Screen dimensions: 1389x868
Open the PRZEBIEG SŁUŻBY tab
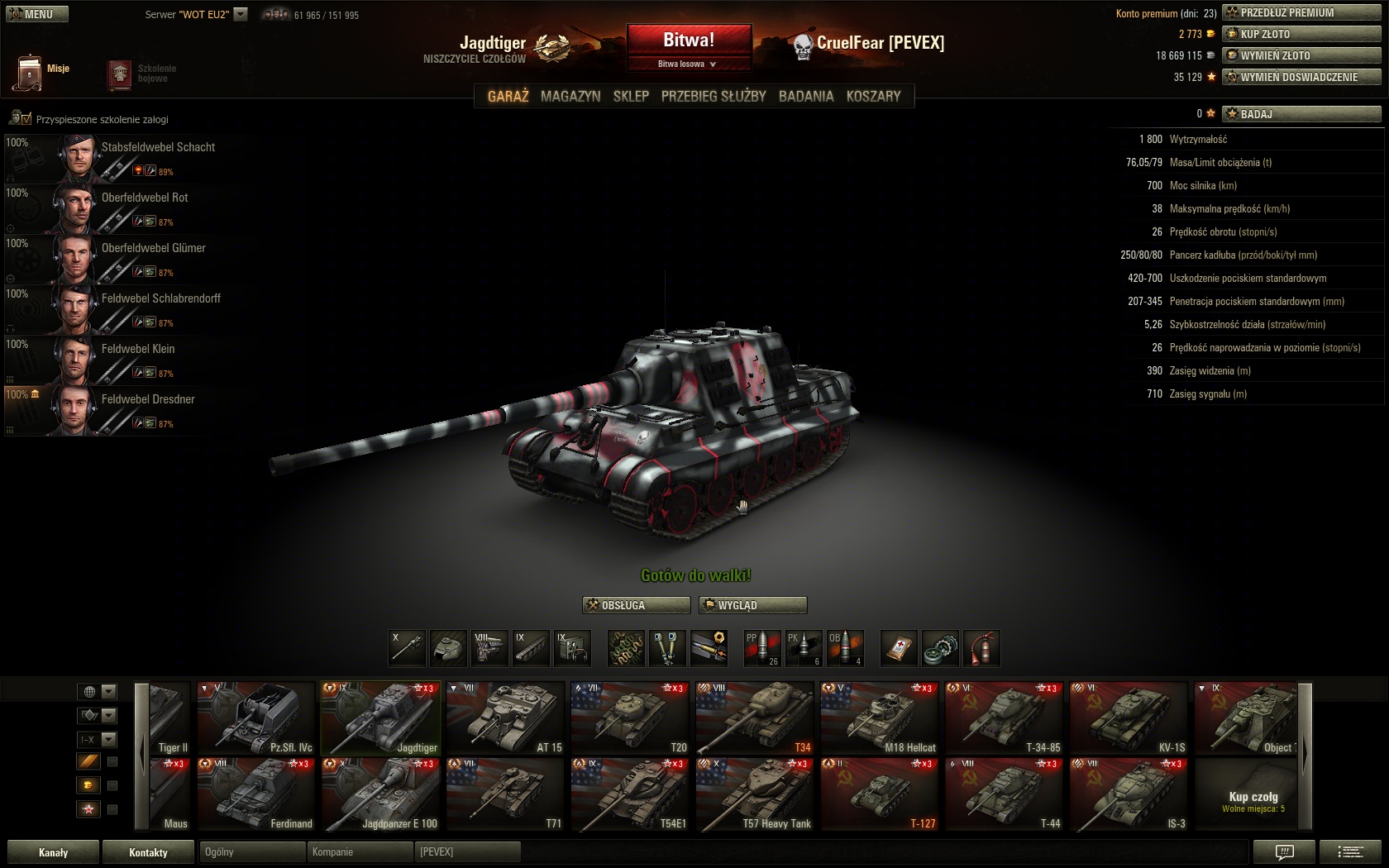(714, 96)
